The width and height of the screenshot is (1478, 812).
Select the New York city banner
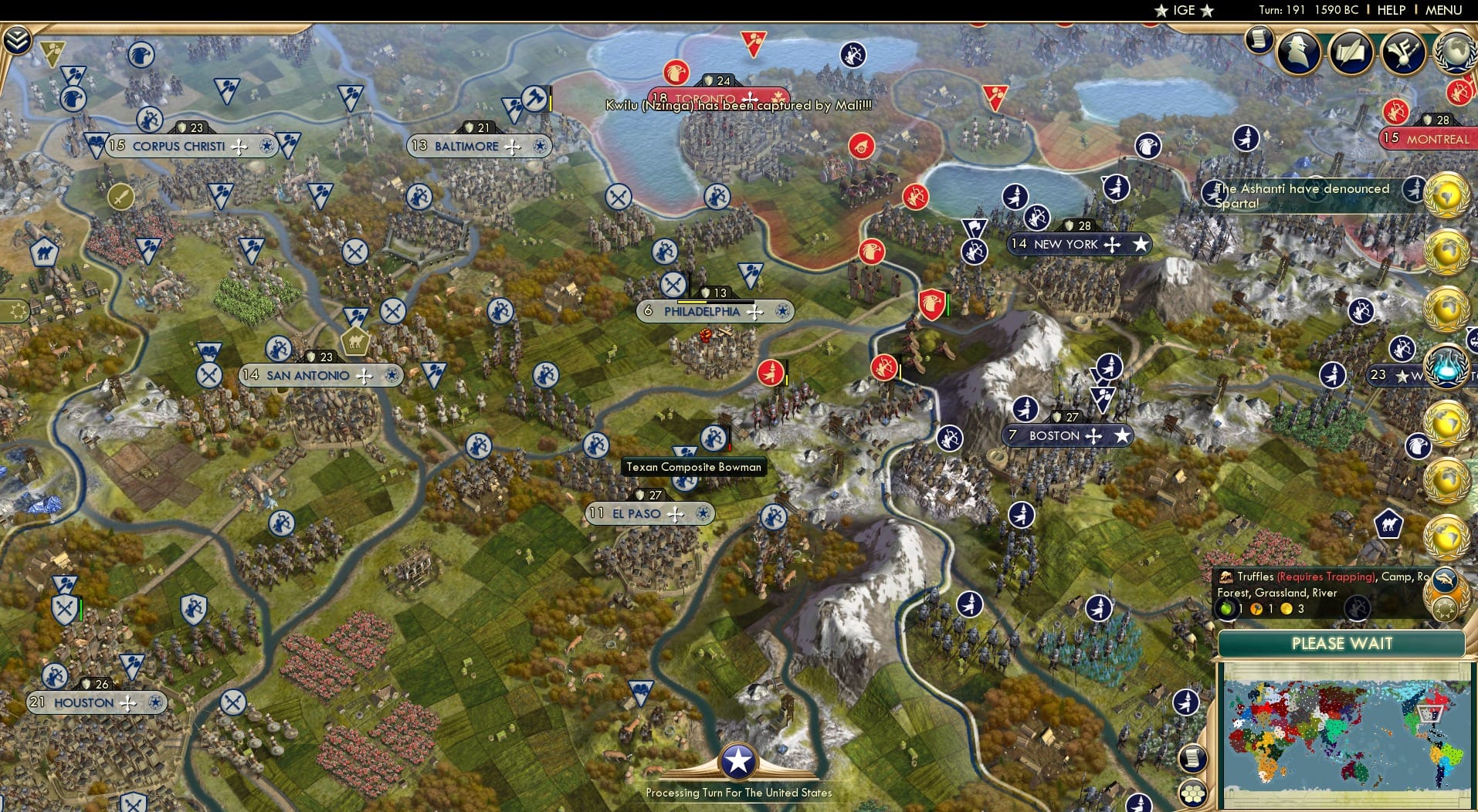pos(1080,244)
